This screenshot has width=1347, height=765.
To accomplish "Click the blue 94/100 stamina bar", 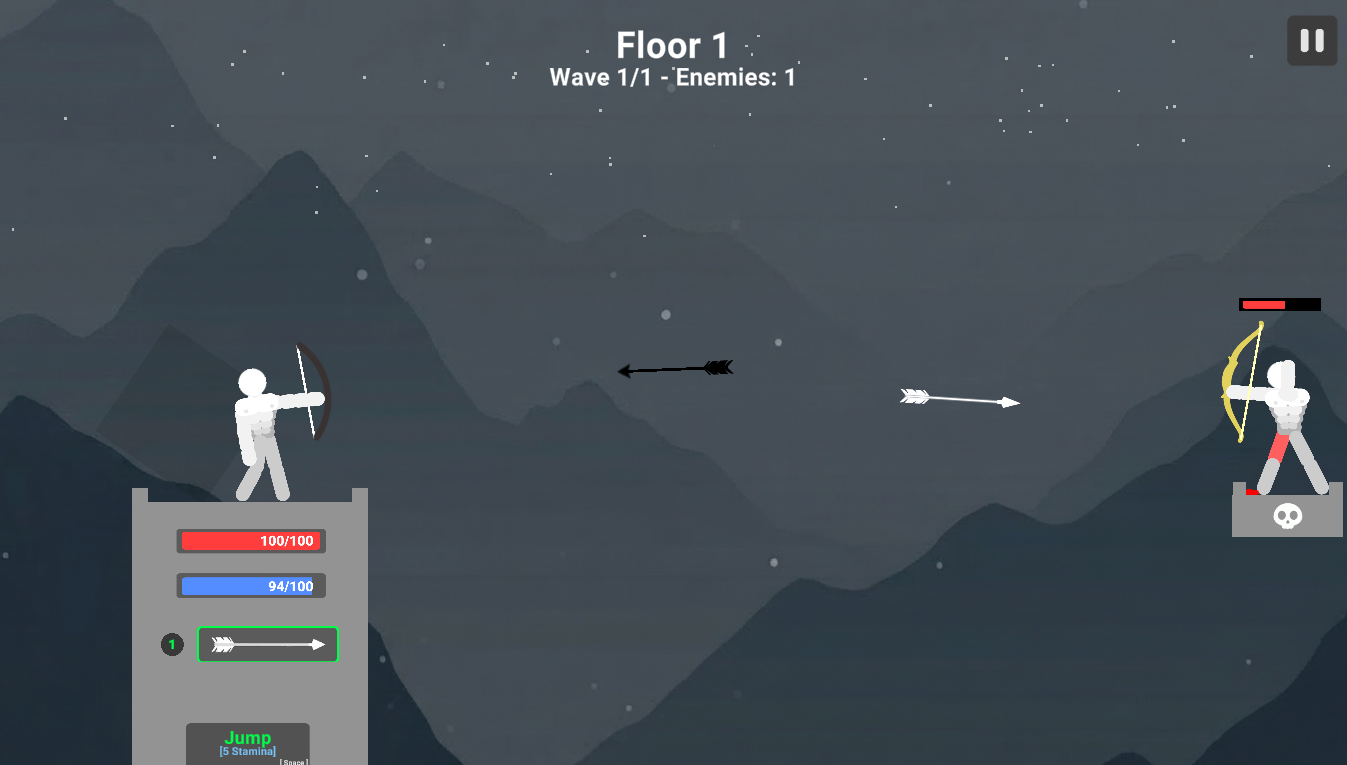I will tap(251, 585).
